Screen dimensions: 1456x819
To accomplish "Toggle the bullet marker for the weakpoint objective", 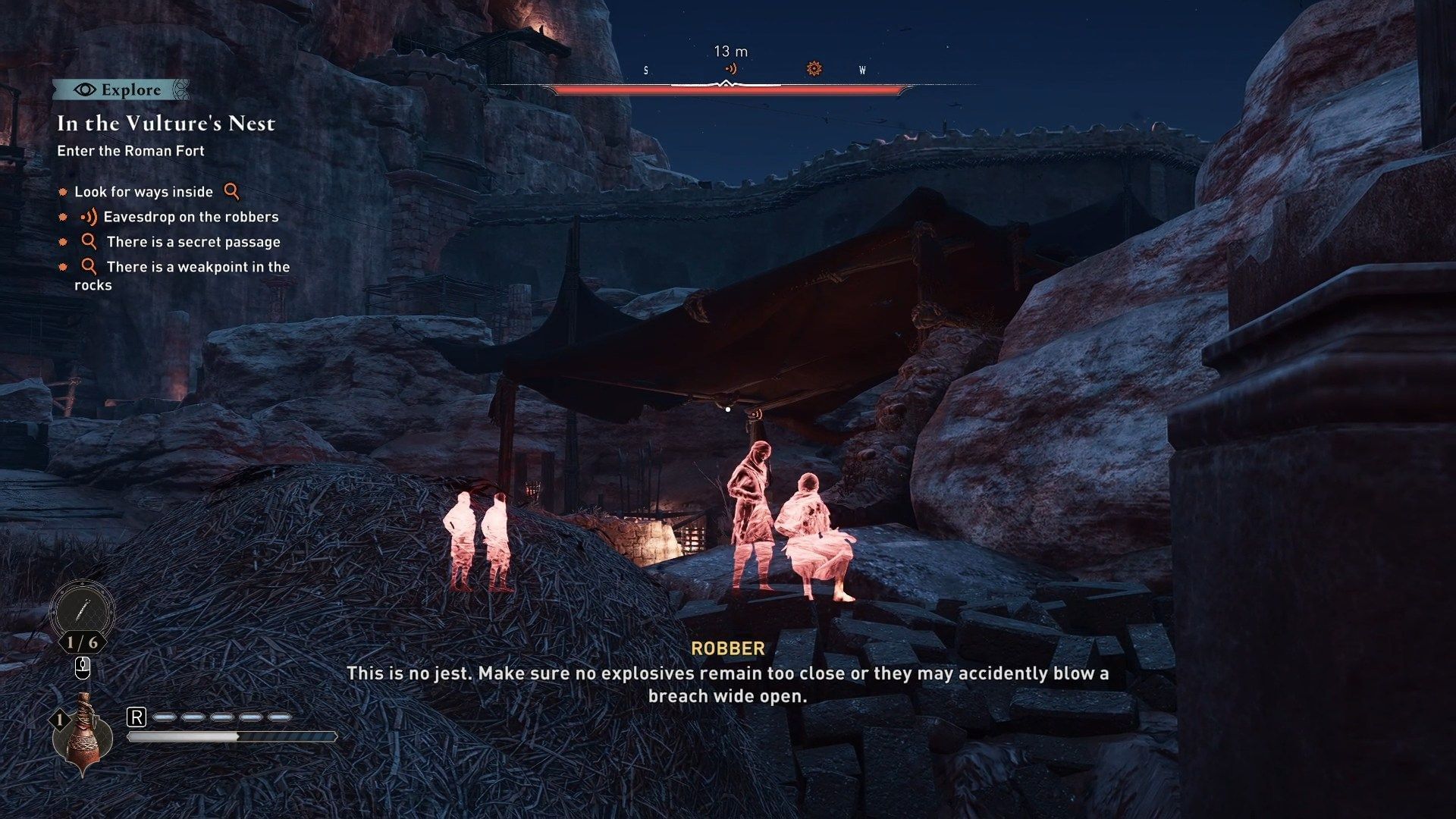I will (64, 266).
